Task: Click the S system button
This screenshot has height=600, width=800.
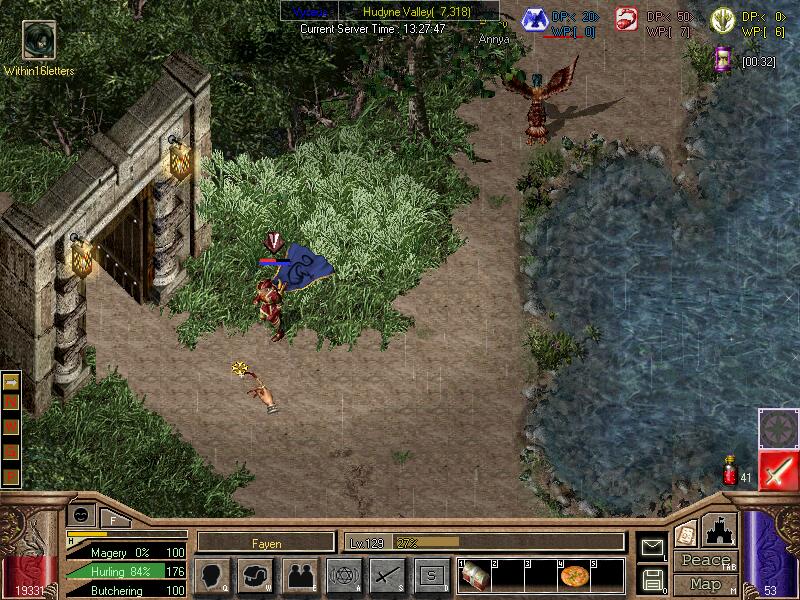Action: pos(431,576)
